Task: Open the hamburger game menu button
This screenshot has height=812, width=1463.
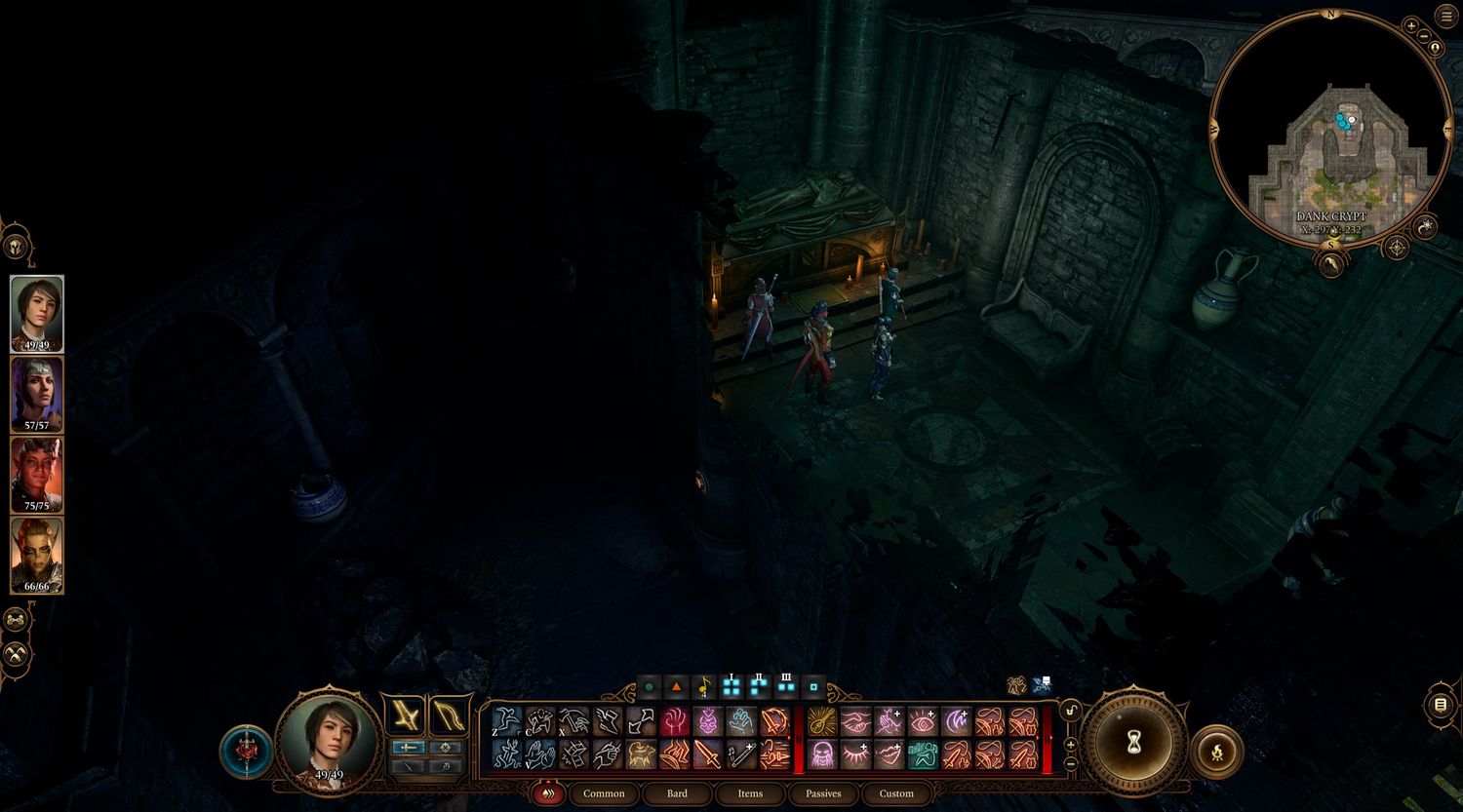Action: click(1444, 15)
